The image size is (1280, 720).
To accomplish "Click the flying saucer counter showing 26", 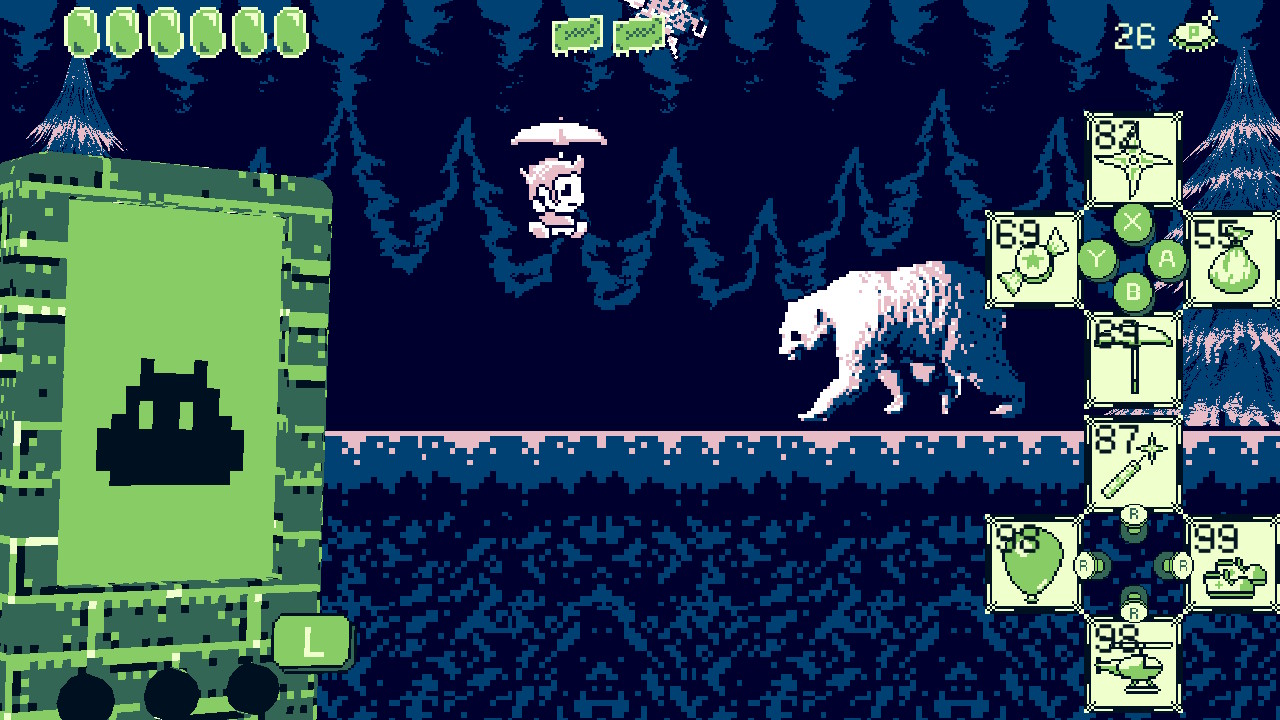I will [x=1162, y=33].
